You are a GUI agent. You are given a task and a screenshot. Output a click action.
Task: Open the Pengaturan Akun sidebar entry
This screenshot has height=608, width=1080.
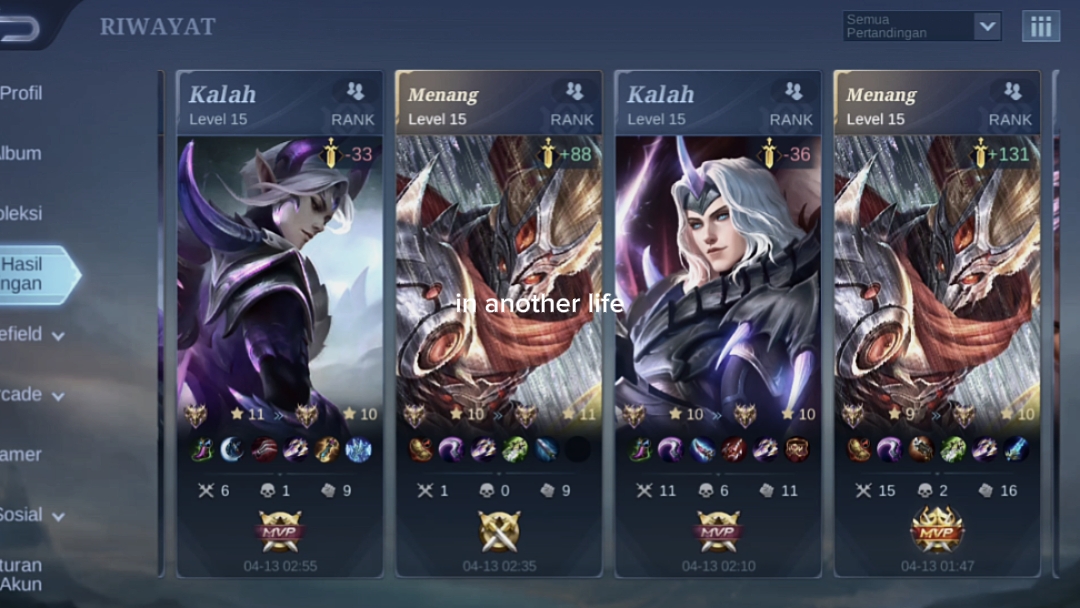point(22,574)
